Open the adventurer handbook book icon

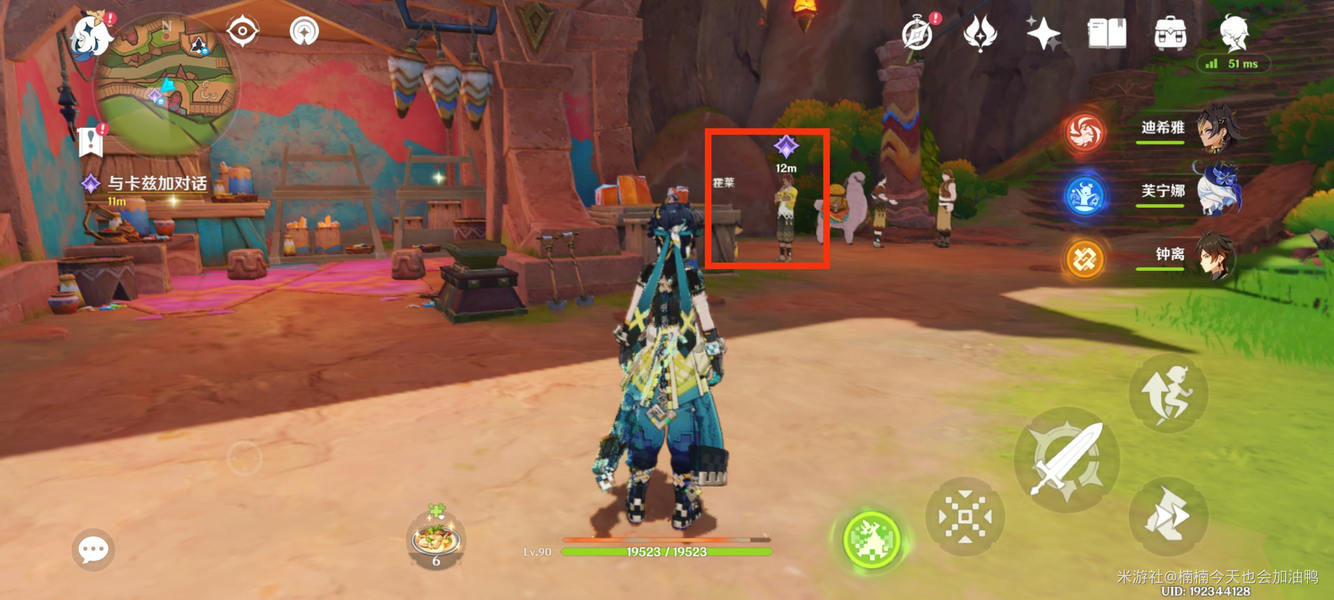pyautogui.click(x=1107, y=34)
